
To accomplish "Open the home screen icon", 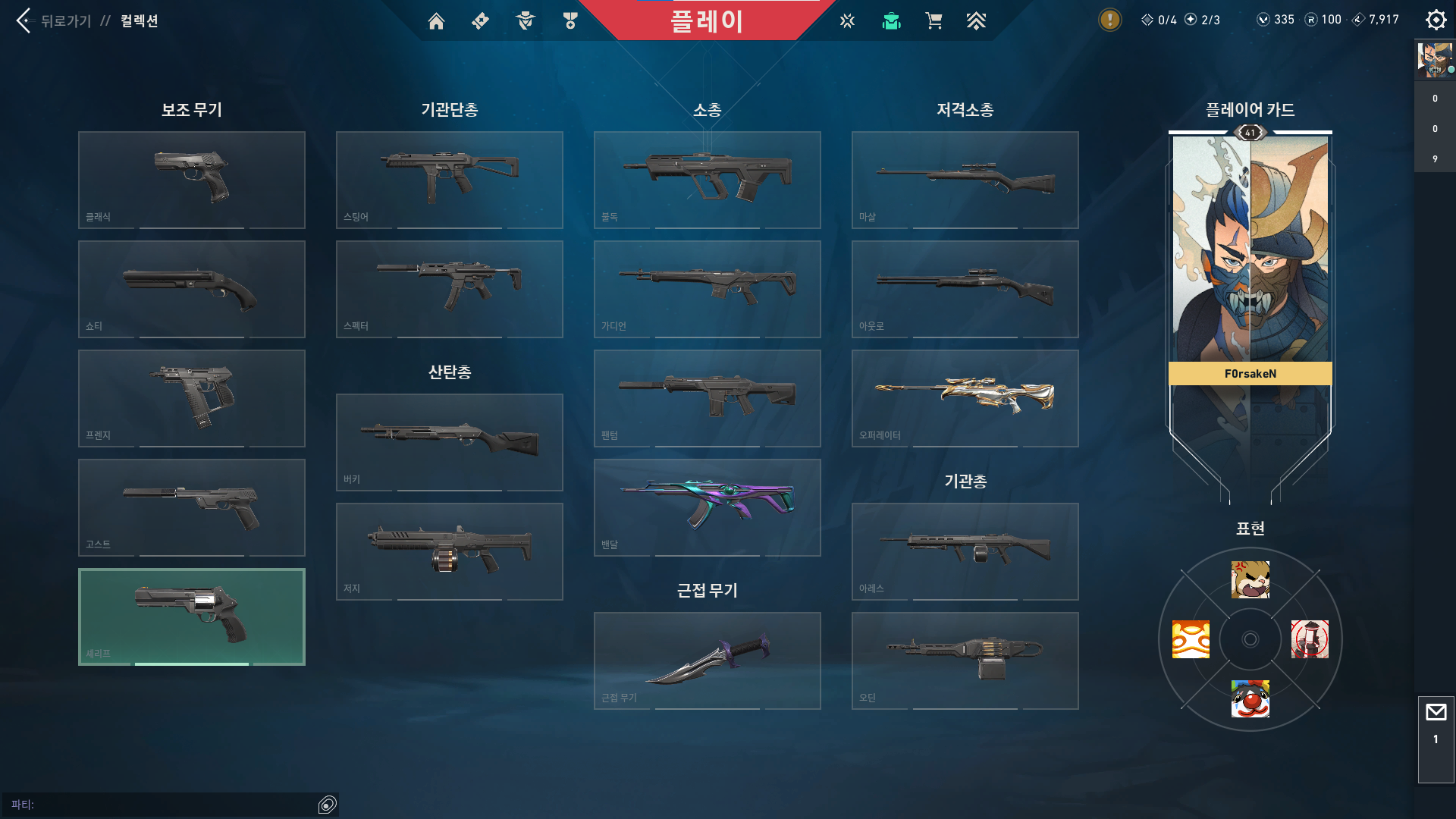I will 436,21.
